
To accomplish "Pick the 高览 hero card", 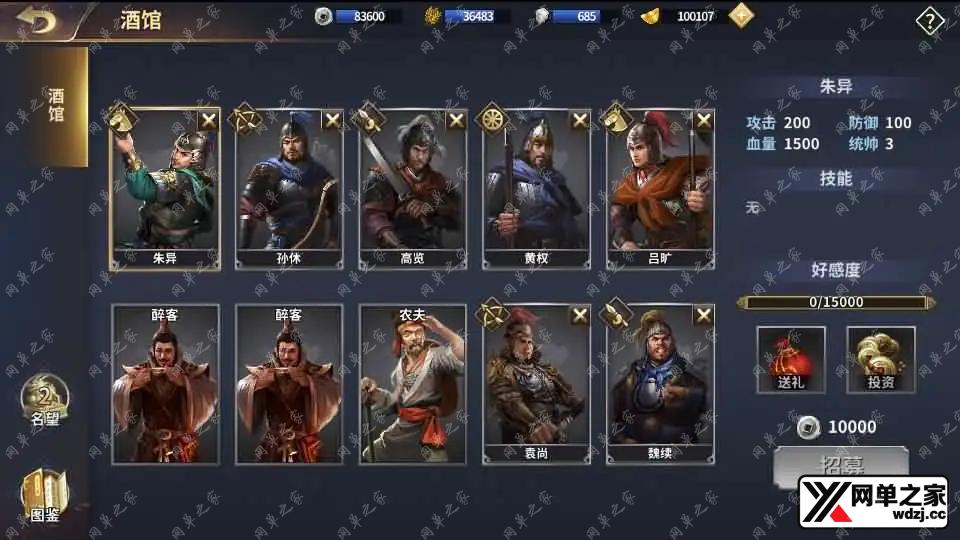I will (412, 188).
